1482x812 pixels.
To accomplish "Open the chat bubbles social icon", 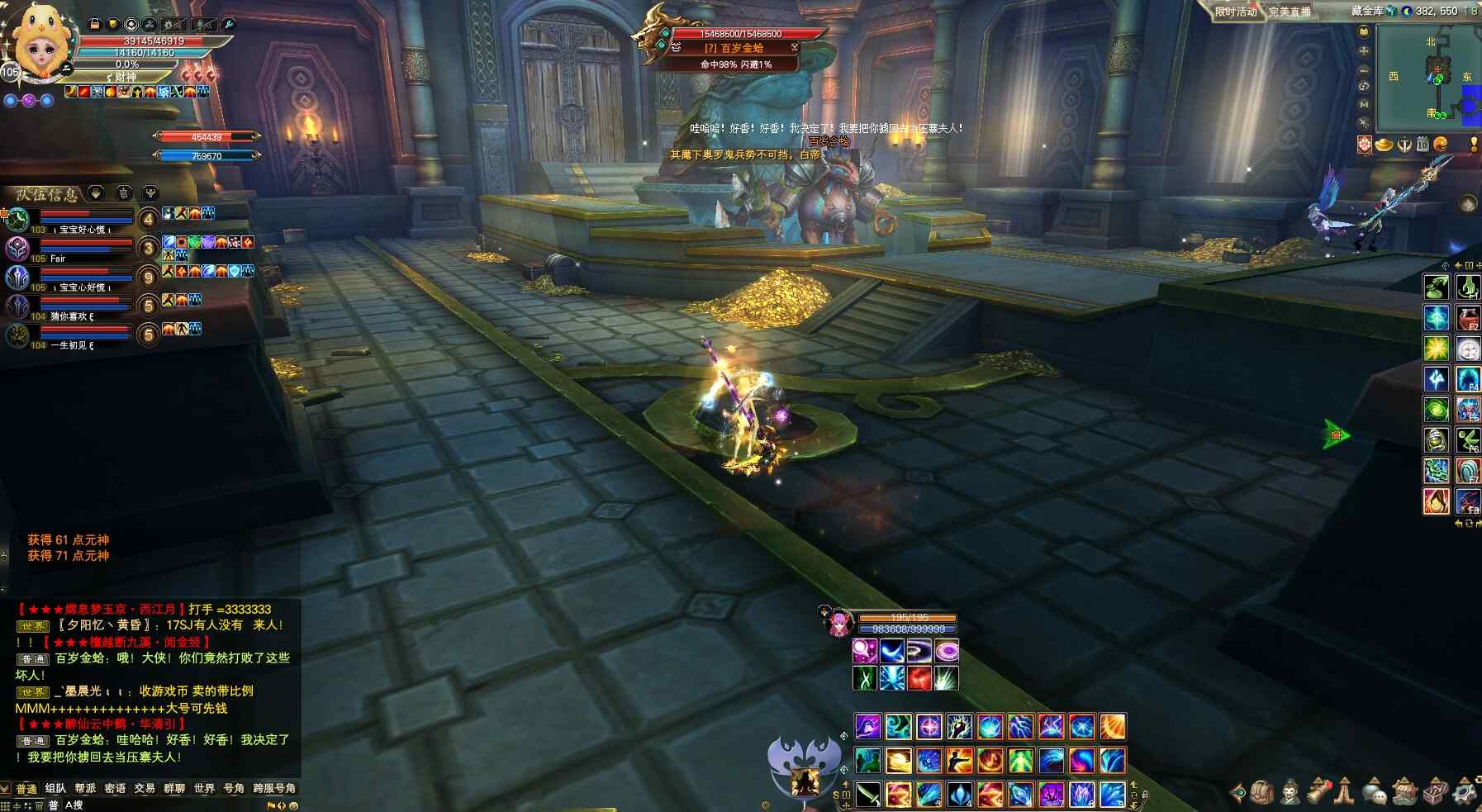I will [1374, 792].
